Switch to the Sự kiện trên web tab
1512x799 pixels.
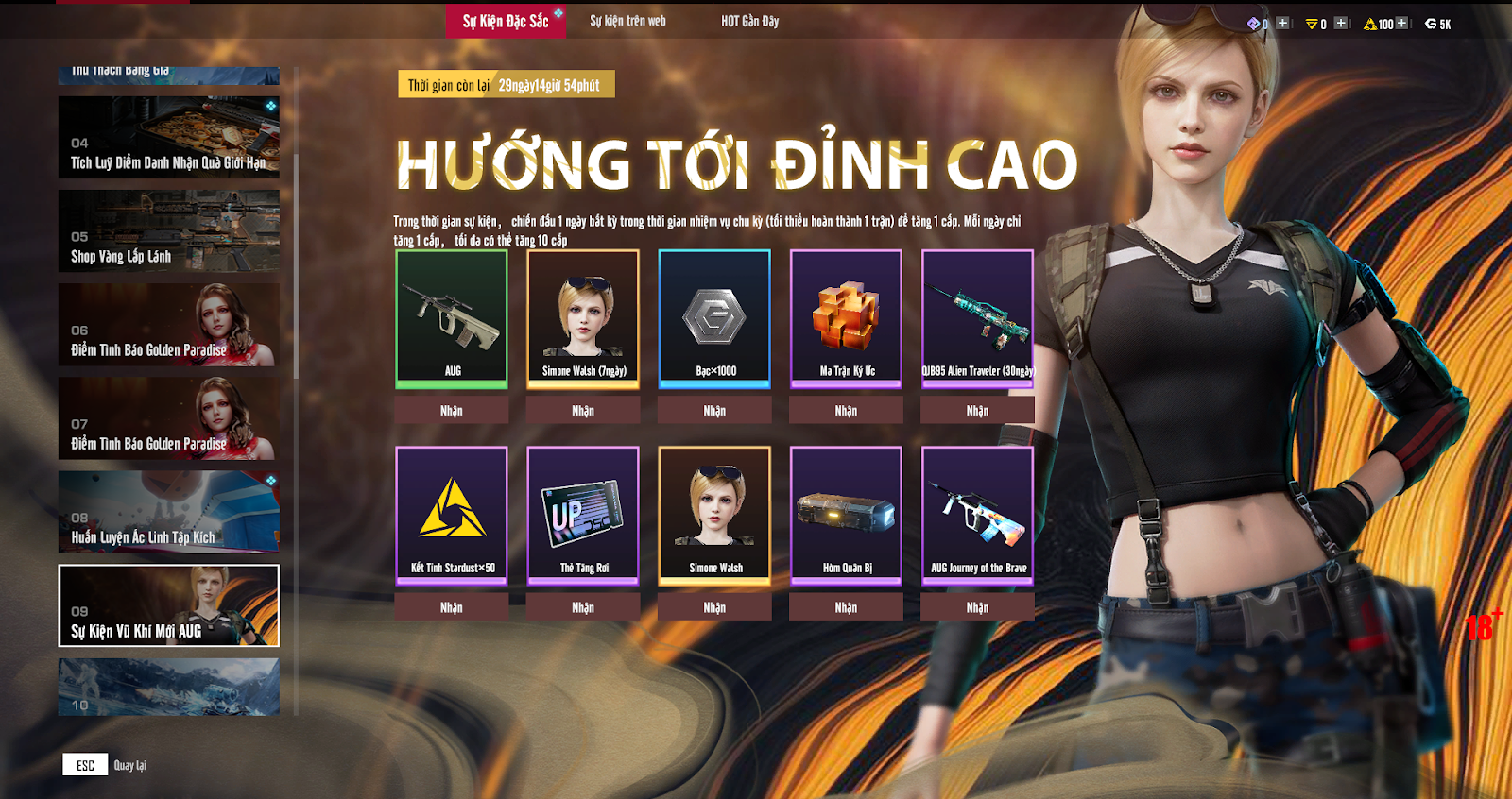(627, 21)
